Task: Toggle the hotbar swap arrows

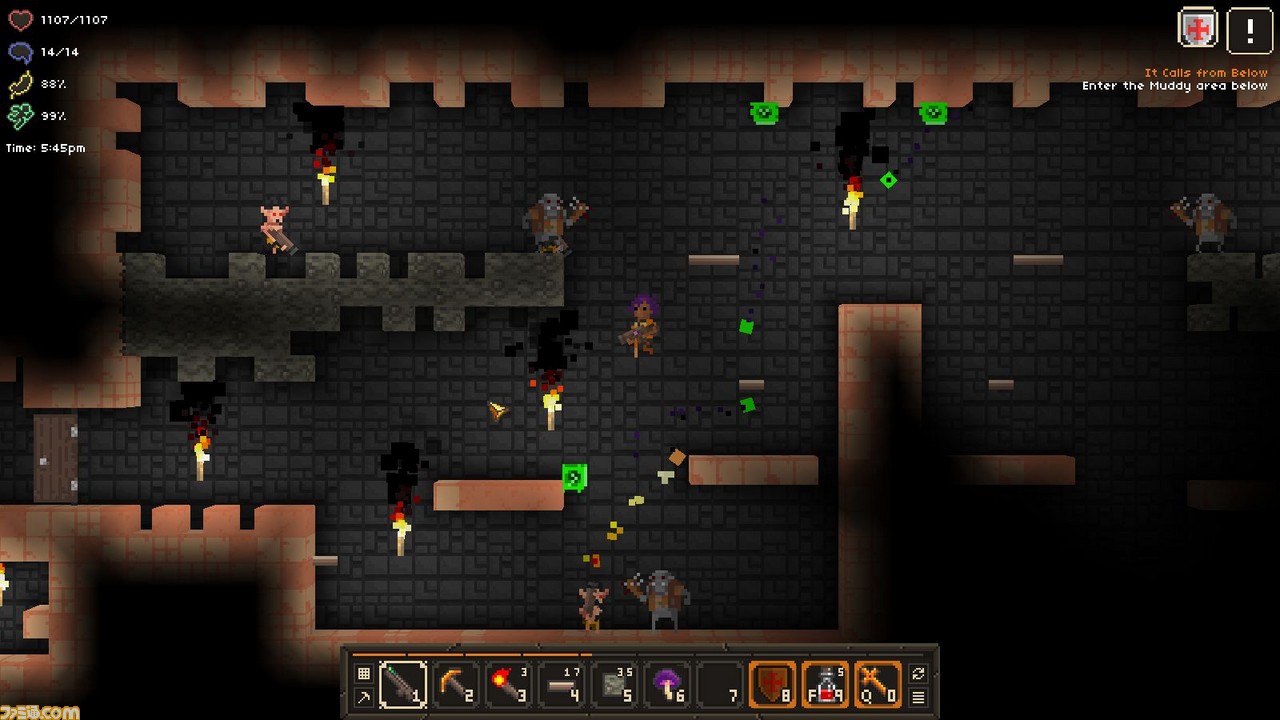Action: tap(917, 671)
